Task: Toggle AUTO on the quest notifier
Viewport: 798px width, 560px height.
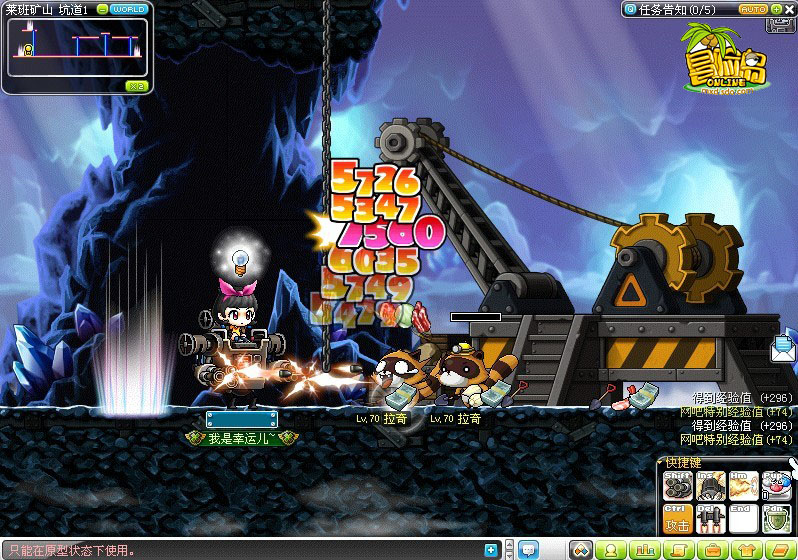Action: [753, 9]
